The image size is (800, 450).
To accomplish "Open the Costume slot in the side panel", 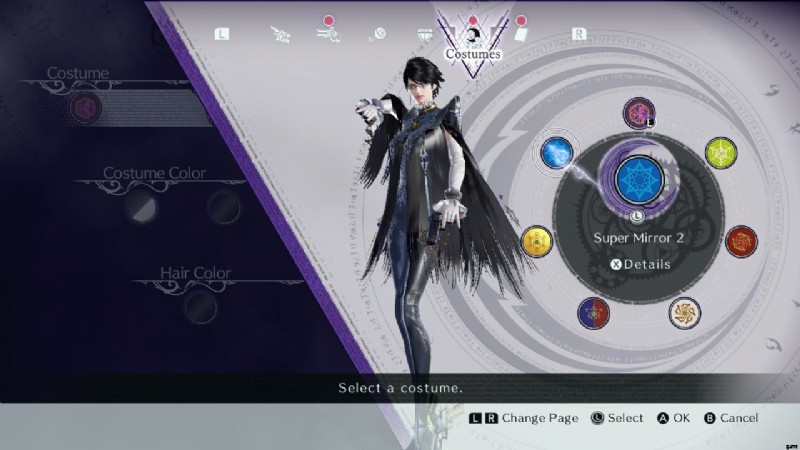I will pos(85,107).
